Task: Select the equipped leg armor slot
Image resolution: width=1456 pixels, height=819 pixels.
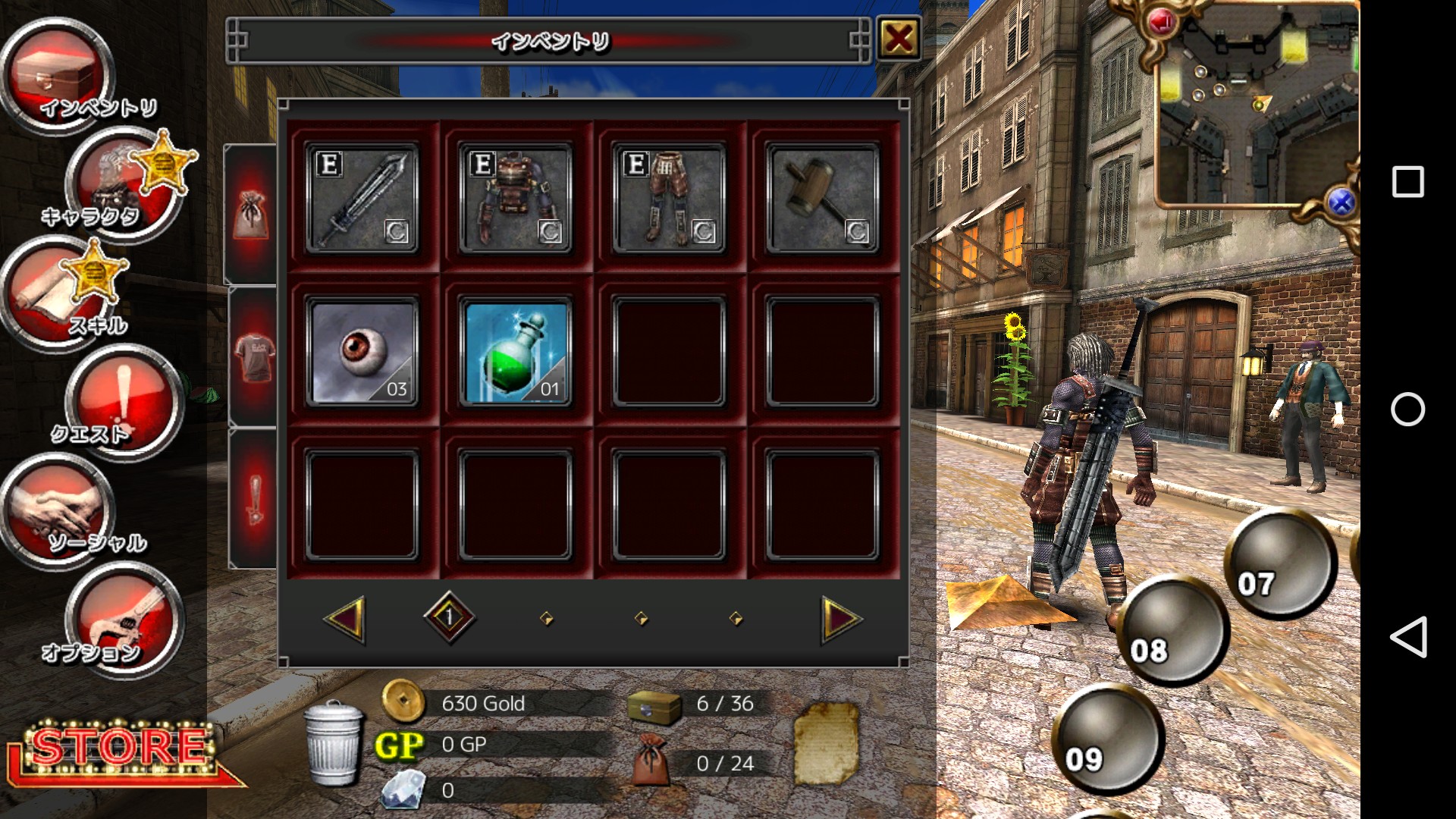Action: point(669,199)
